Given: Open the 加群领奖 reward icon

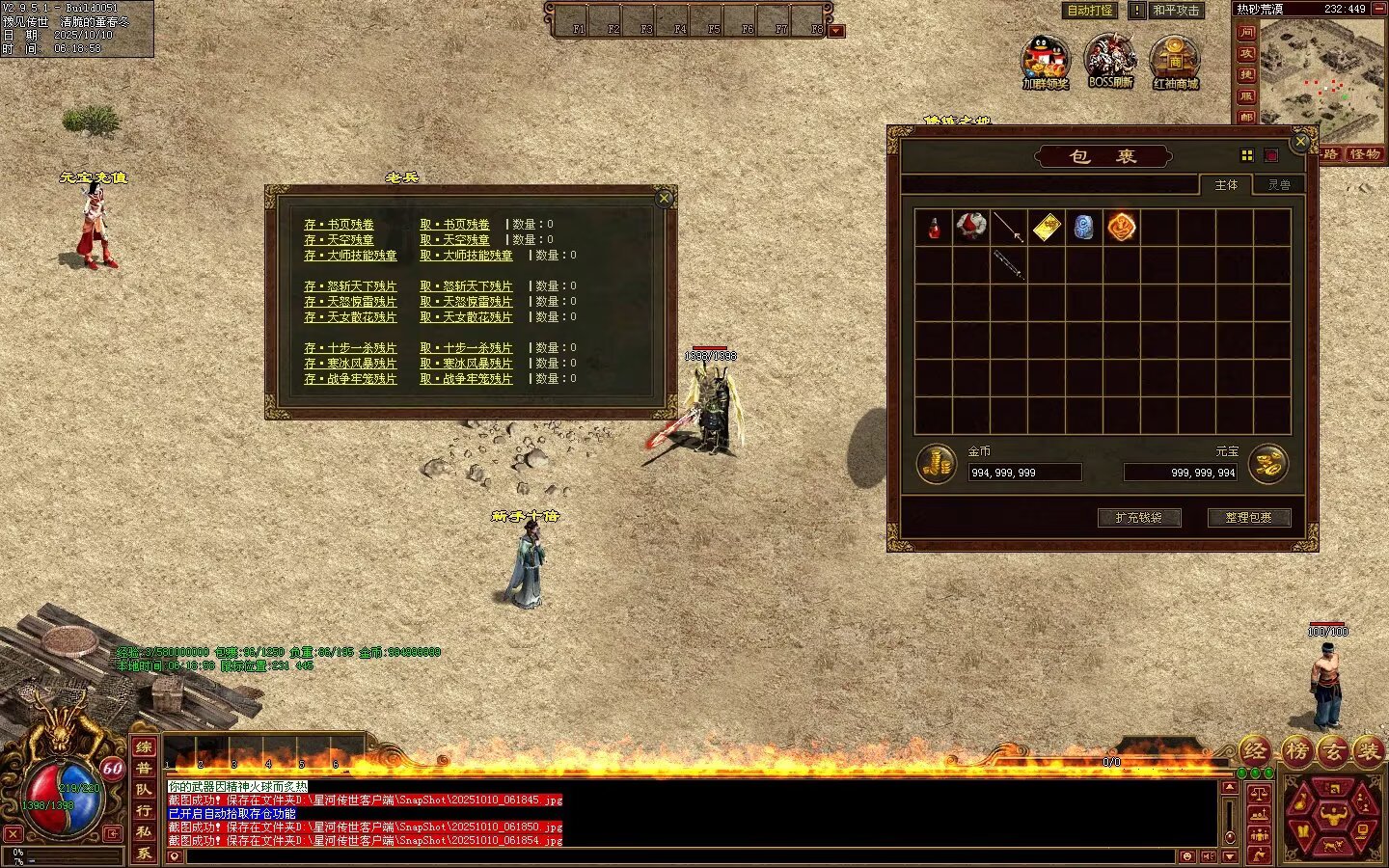Looking at the screenshot, I should coord(1046,62).
